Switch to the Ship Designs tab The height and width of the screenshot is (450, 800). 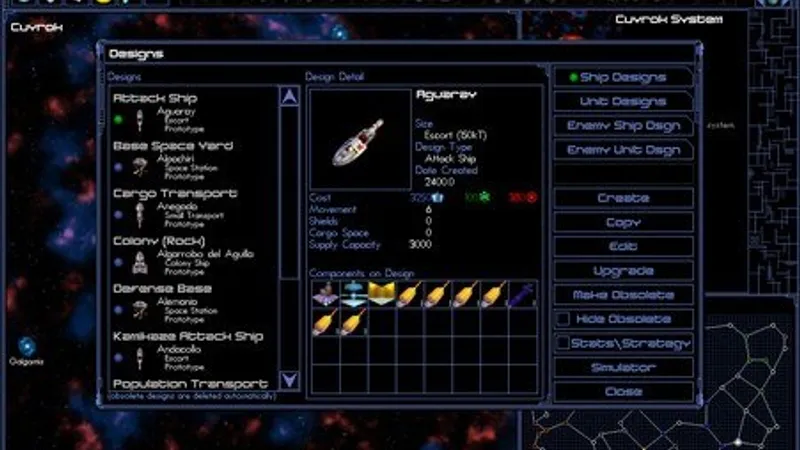[x=622, y=77]
